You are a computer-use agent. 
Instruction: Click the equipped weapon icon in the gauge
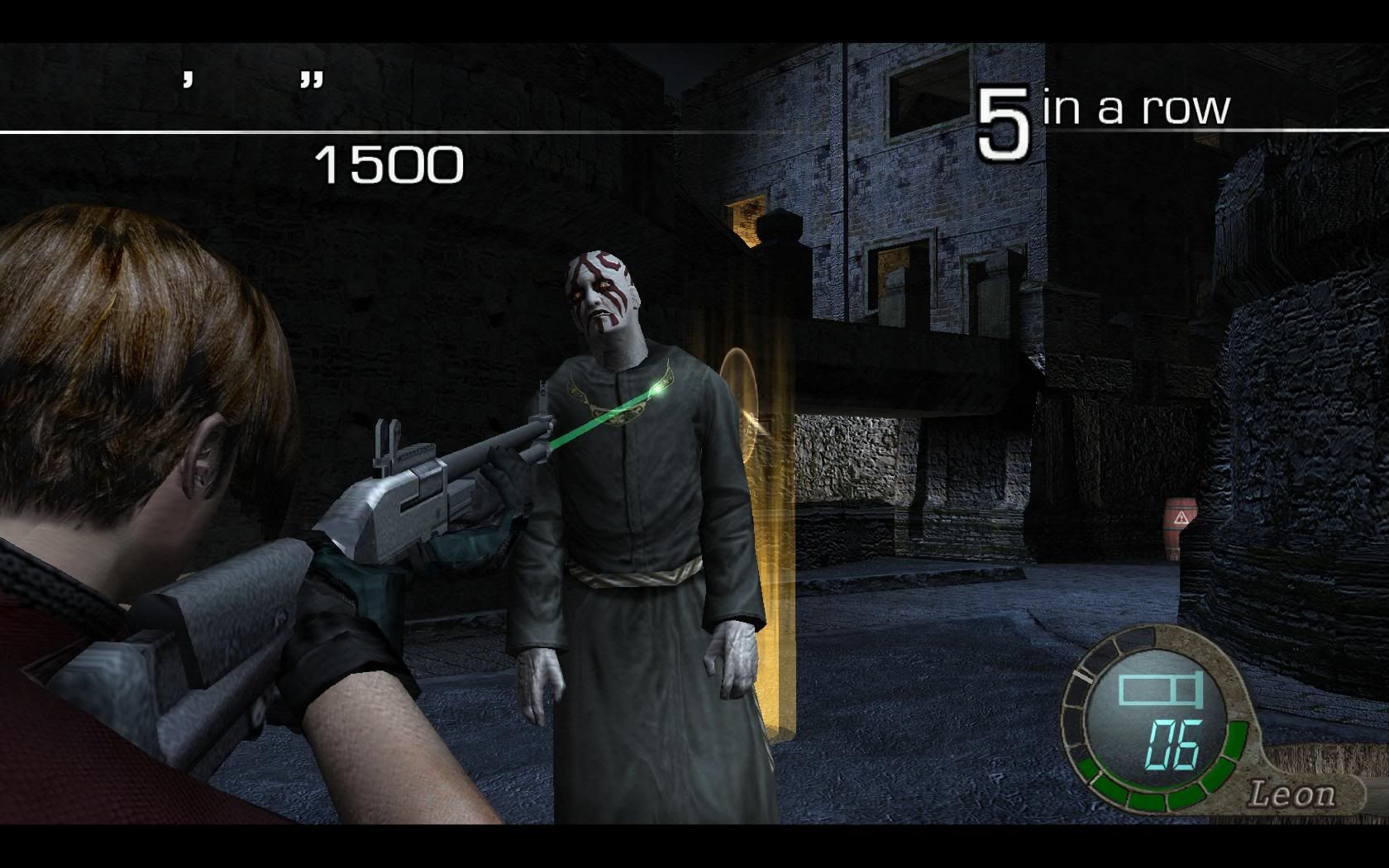coord(1159,689)
